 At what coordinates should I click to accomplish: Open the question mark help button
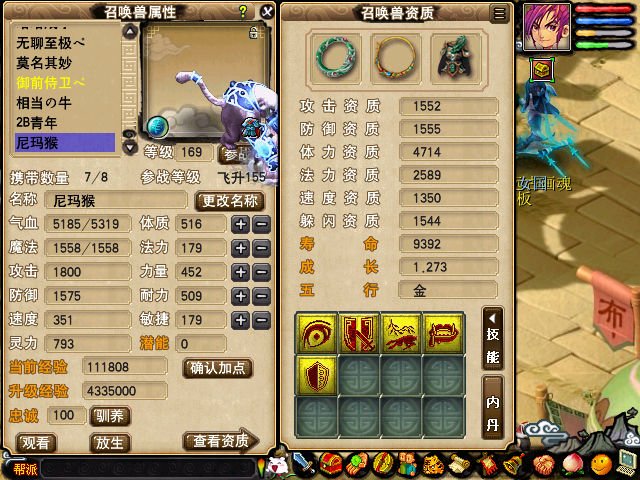click(243, 12)
